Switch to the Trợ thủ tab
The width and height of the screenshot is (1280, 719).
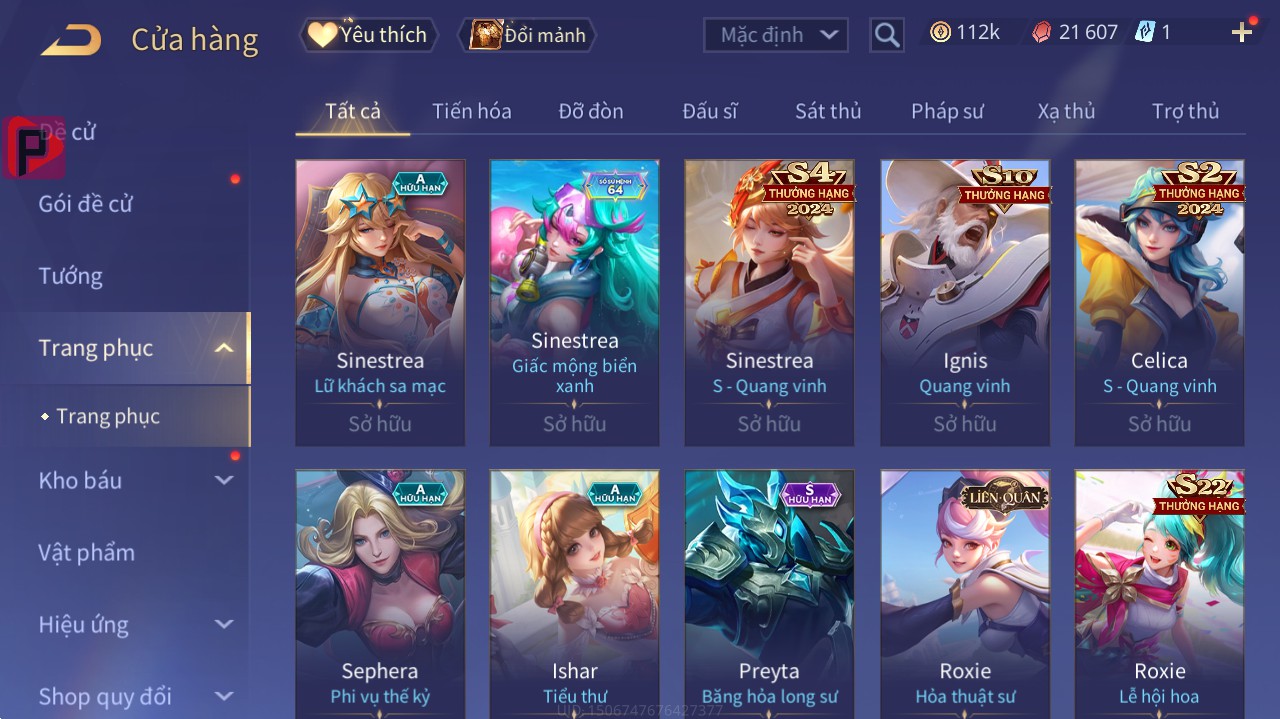click(1185, 111)
